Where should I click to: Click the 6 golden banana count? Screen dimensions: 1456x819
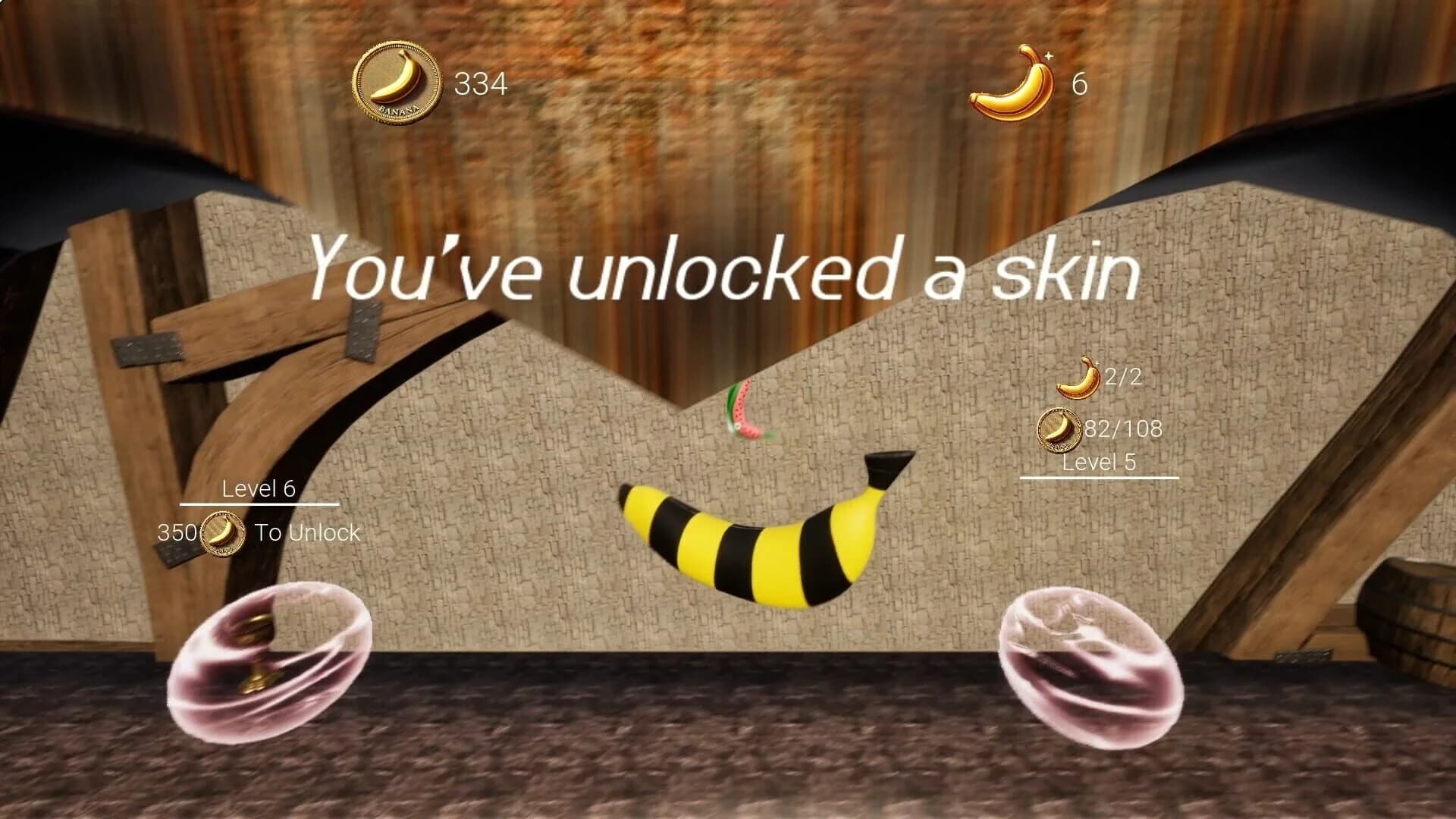click(1080, 83)
